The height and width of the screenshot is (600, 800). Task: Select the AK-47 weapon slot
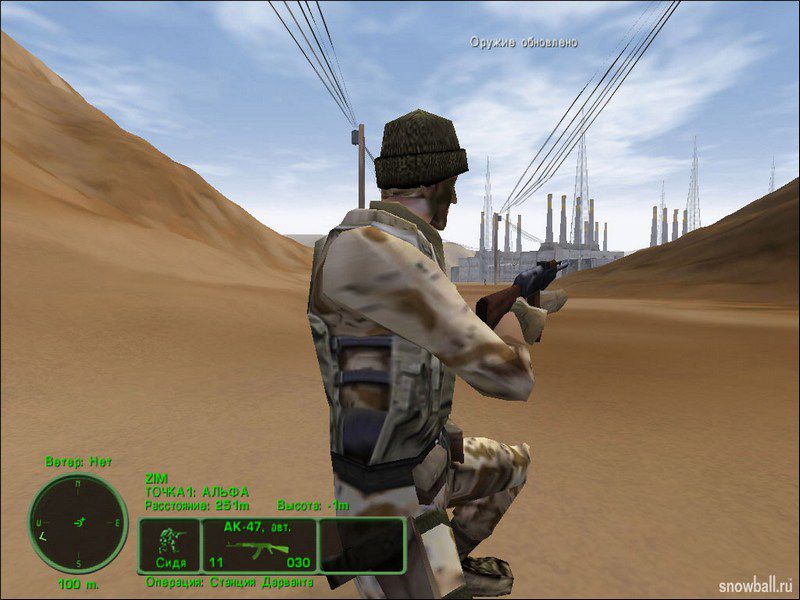258,545
